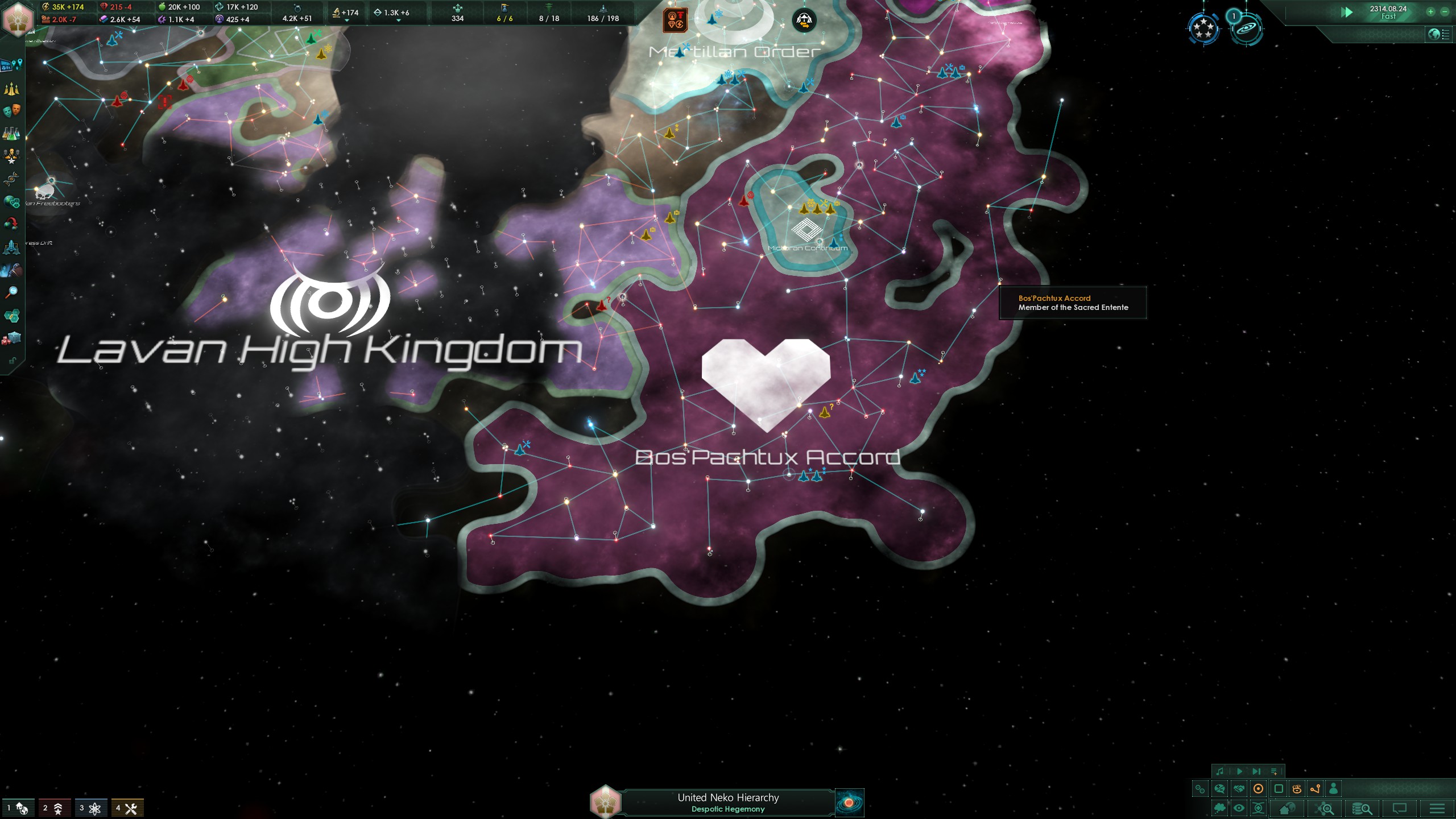Image resolution: width=1456 pixels, height=819 pixels.
Task: Open the Market crates sidebar icon
Action: pyautogui.click(x=11, y=338)
